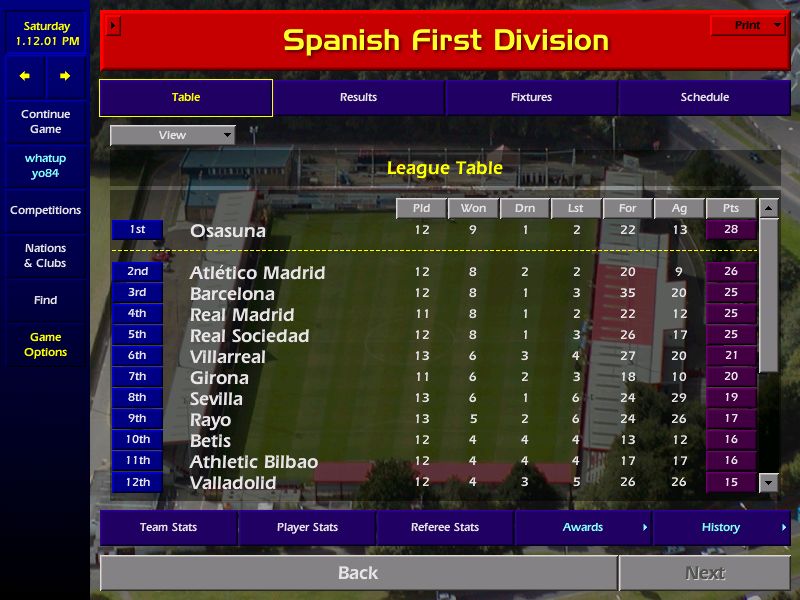Open Competitions menu
The height and width of the screenshot is (600, 800).
[45, 210]
